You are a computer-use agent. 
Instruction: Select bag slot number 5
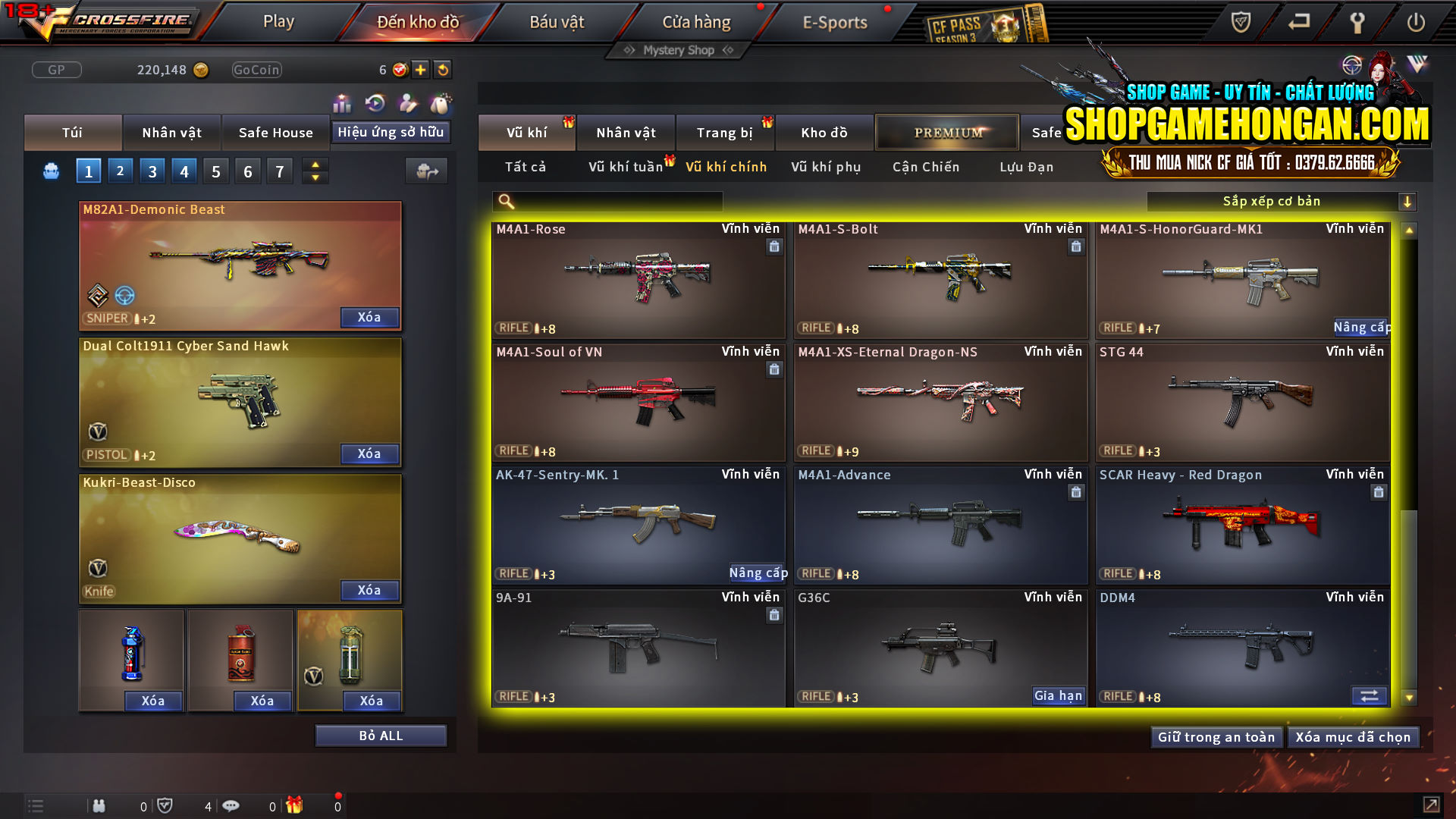pyautogui.click(x=215, y=171)
